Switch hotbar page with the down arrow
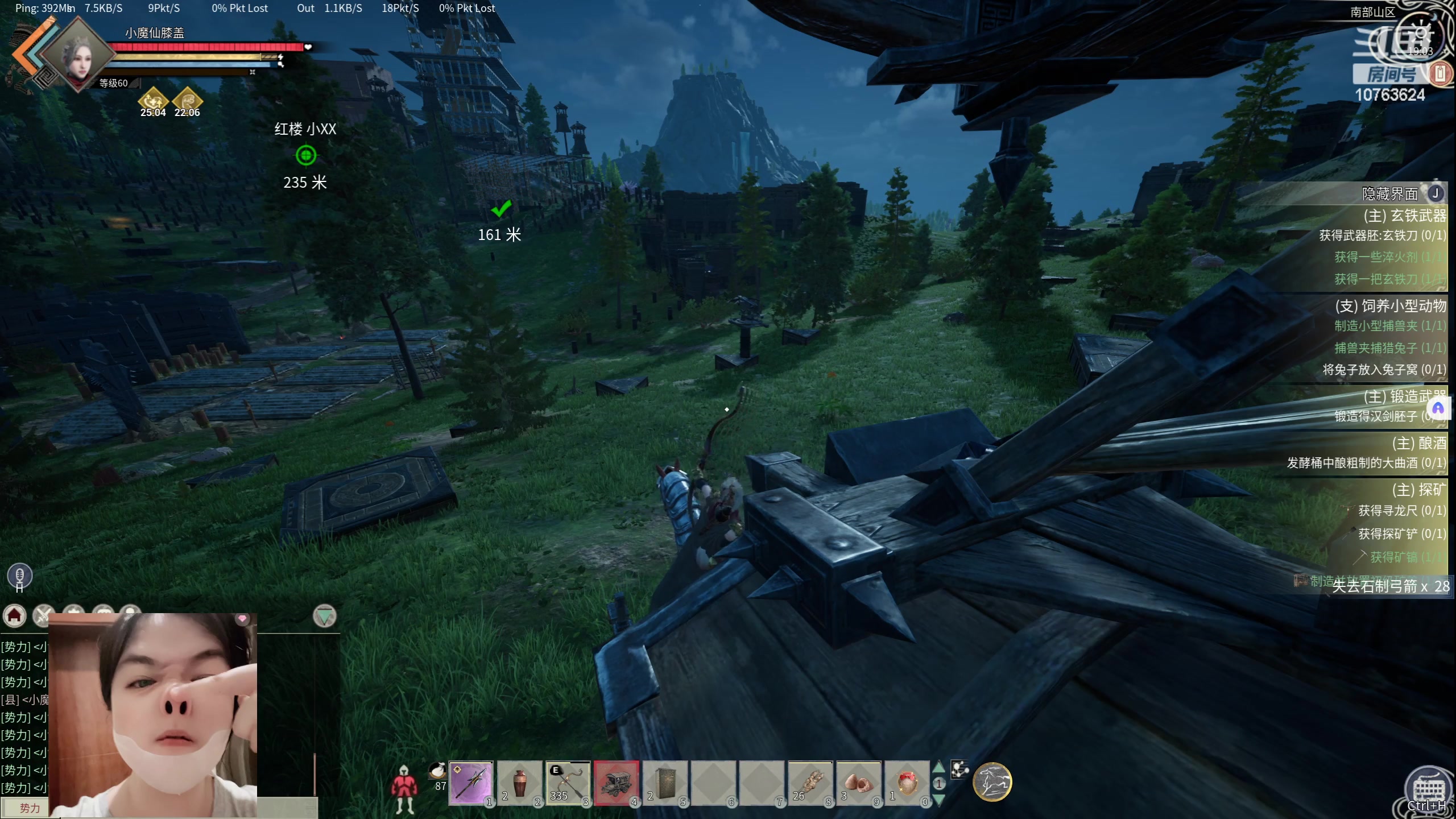The width and height of the screenshot is (1456, 819). click(939, 800)
